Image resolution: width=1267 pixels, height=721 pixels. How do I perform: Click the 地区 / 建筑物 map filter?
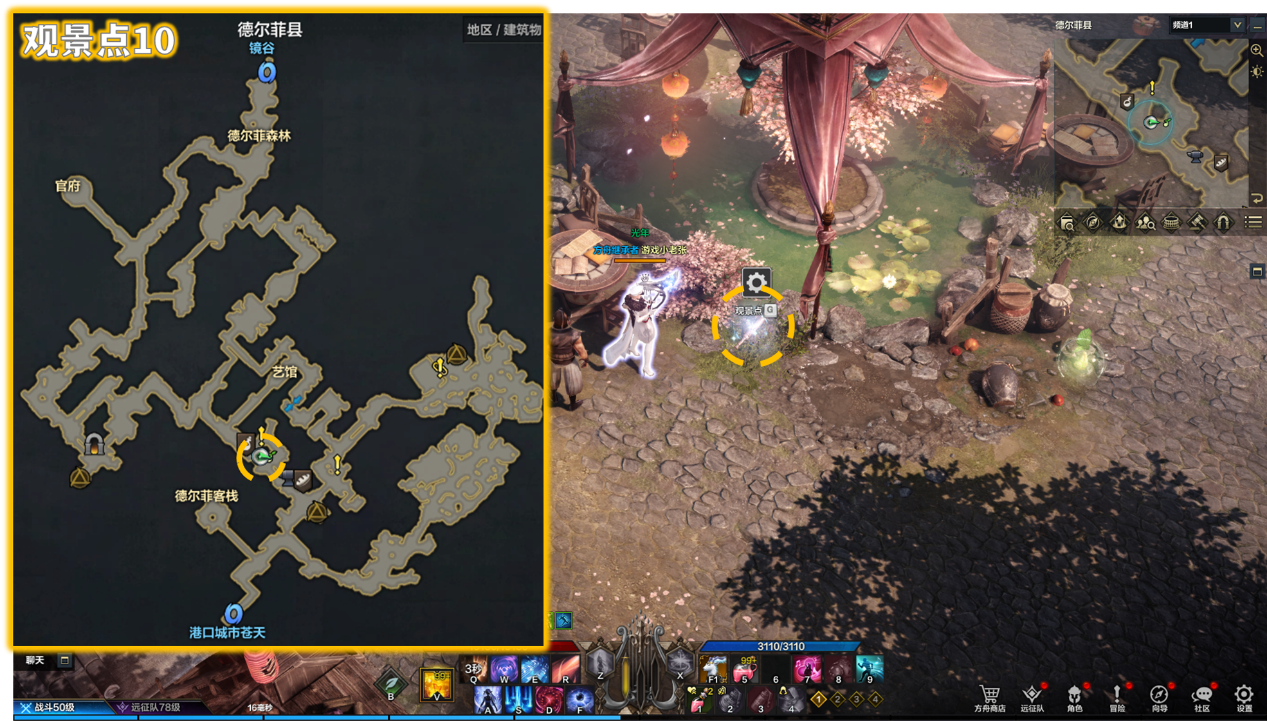pos(504,30)
